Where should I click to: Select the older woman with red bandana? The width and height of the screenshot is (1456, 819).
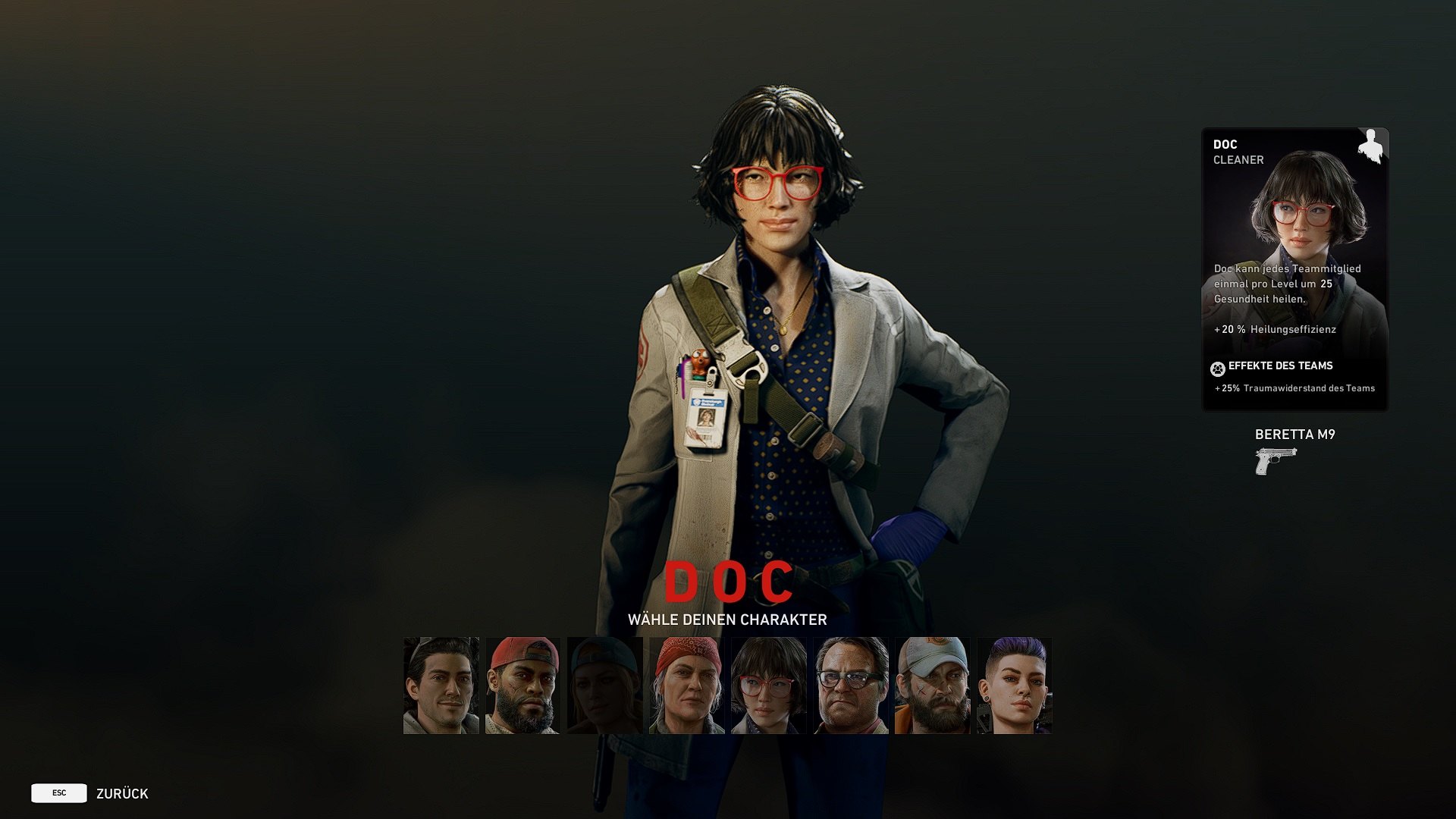(x=686, y=686)
